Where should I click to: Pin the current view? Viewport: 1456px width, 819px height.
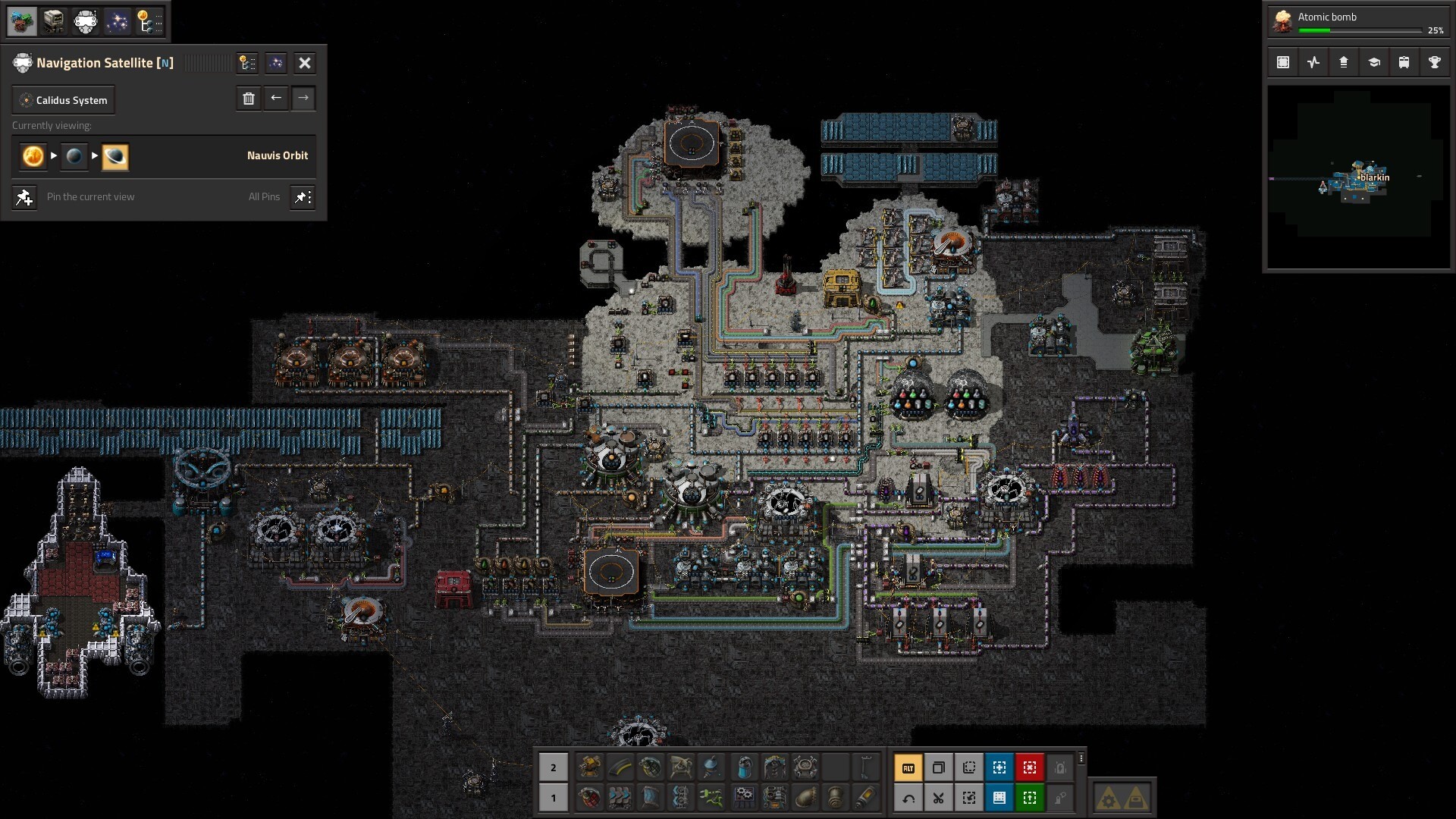(x=24, y=197)
